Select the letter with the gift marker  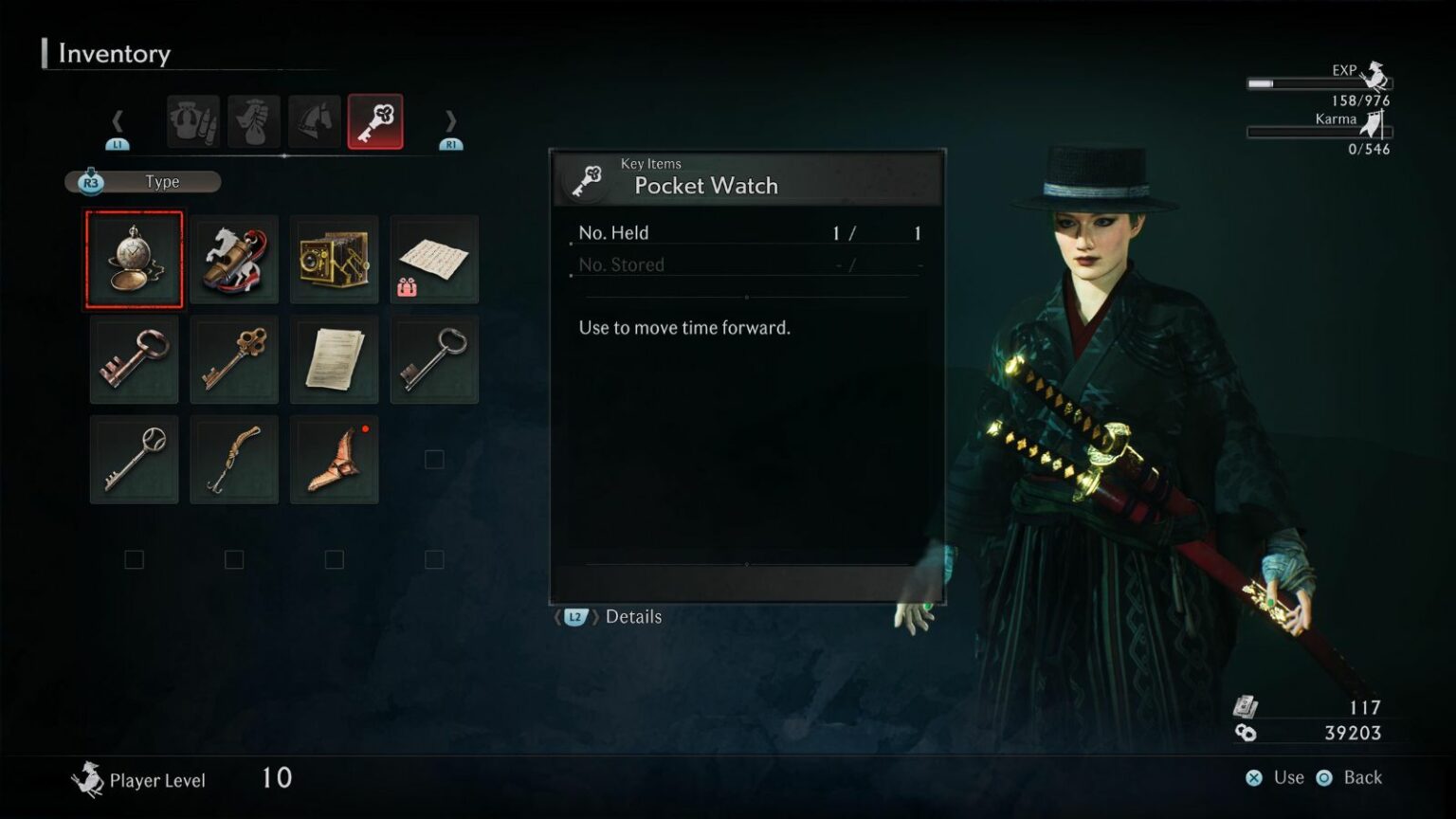point(435,258)
